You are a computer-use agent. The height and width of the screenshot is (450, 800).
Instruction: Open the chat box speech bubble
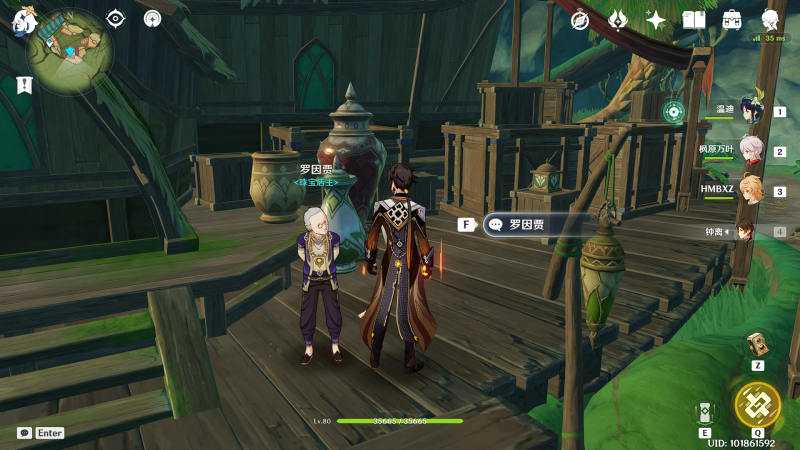[24, 433]
